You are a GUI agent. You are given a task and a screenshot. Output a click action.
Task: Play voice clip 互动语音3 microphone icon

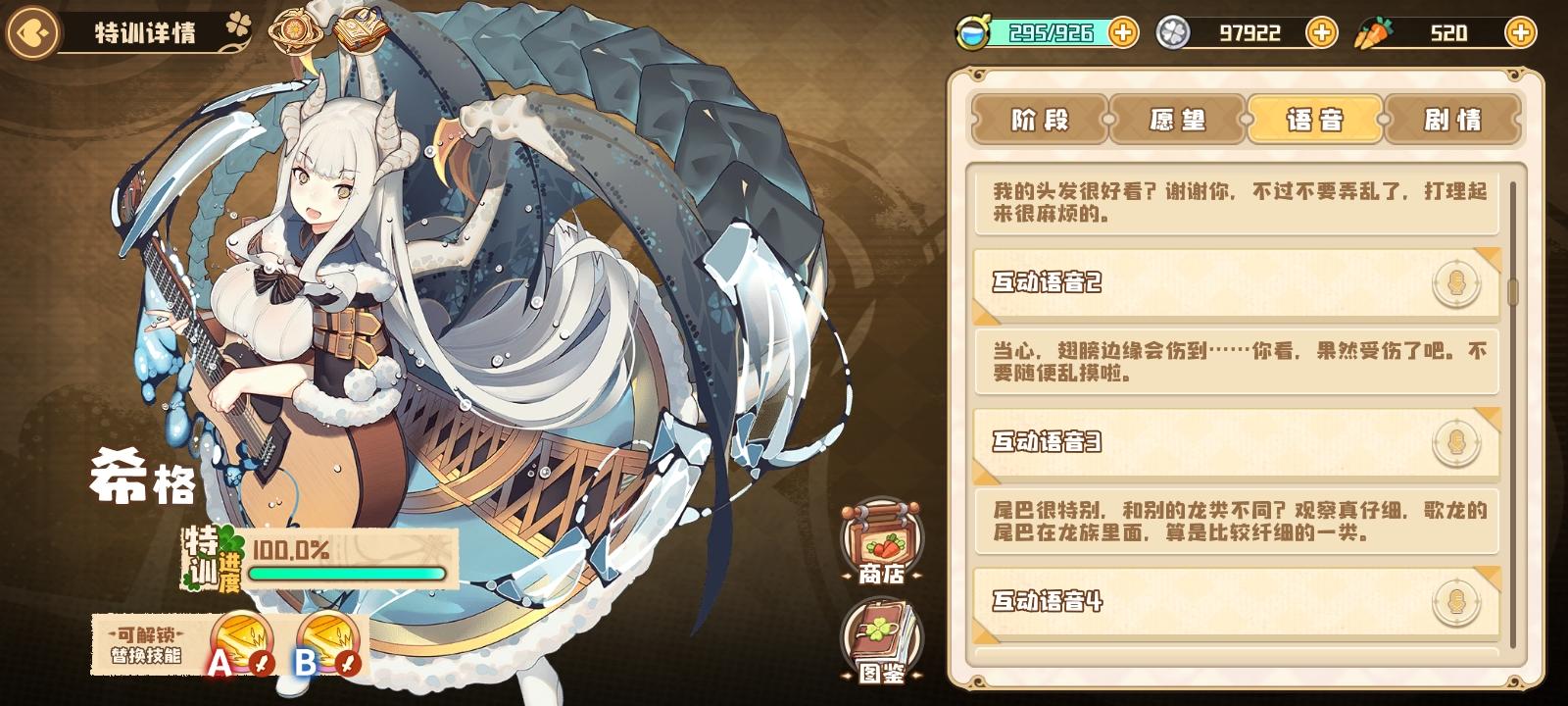click(1457, 443)
